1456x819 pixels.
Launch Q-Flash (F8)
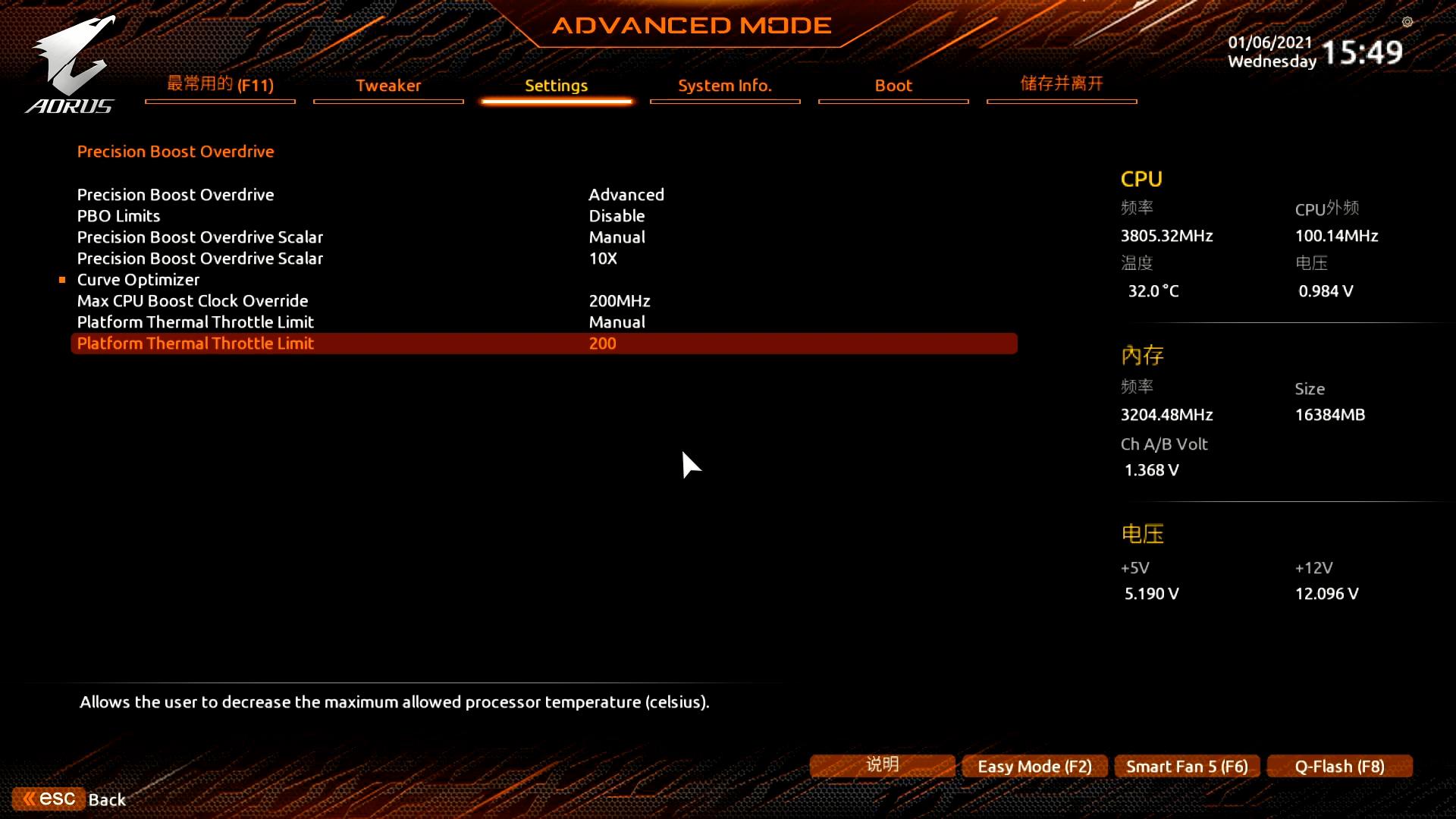click(1339, 766)
